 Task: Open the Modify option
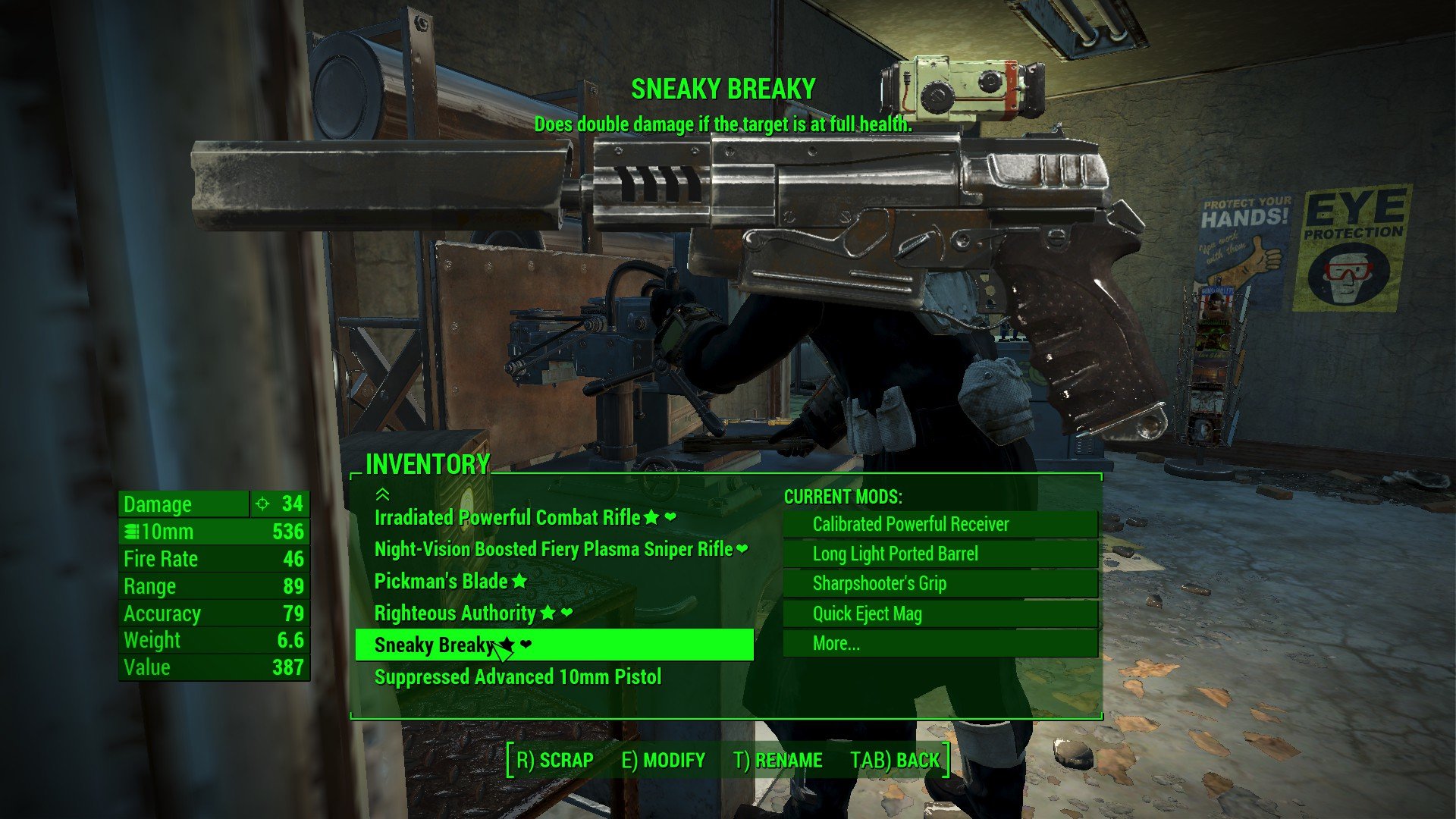point(664,760)
